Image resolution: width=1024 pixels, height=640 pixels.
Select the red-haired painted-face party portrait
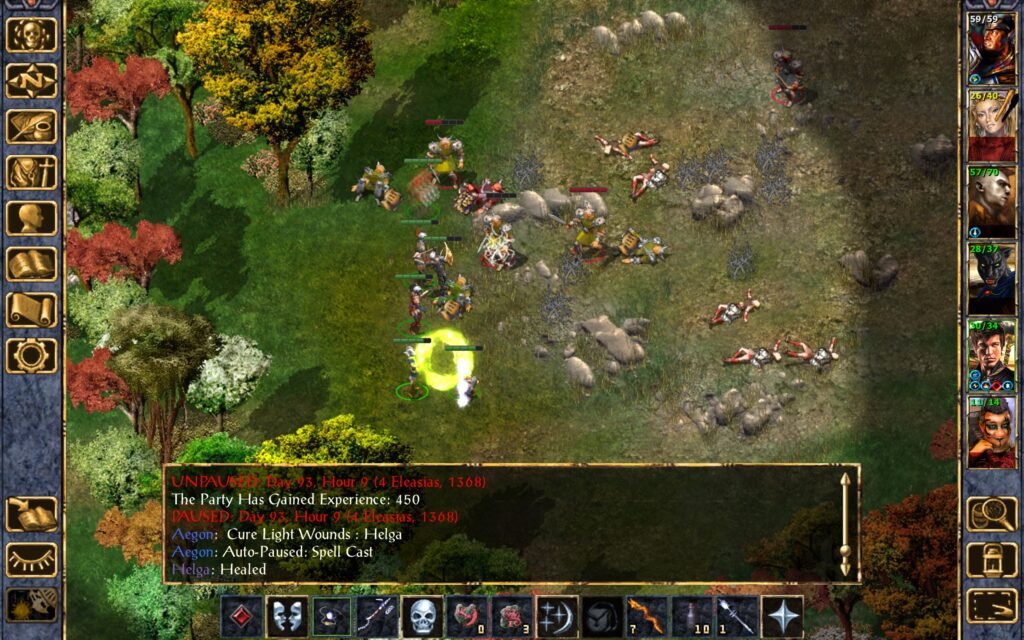pos(990,433)
